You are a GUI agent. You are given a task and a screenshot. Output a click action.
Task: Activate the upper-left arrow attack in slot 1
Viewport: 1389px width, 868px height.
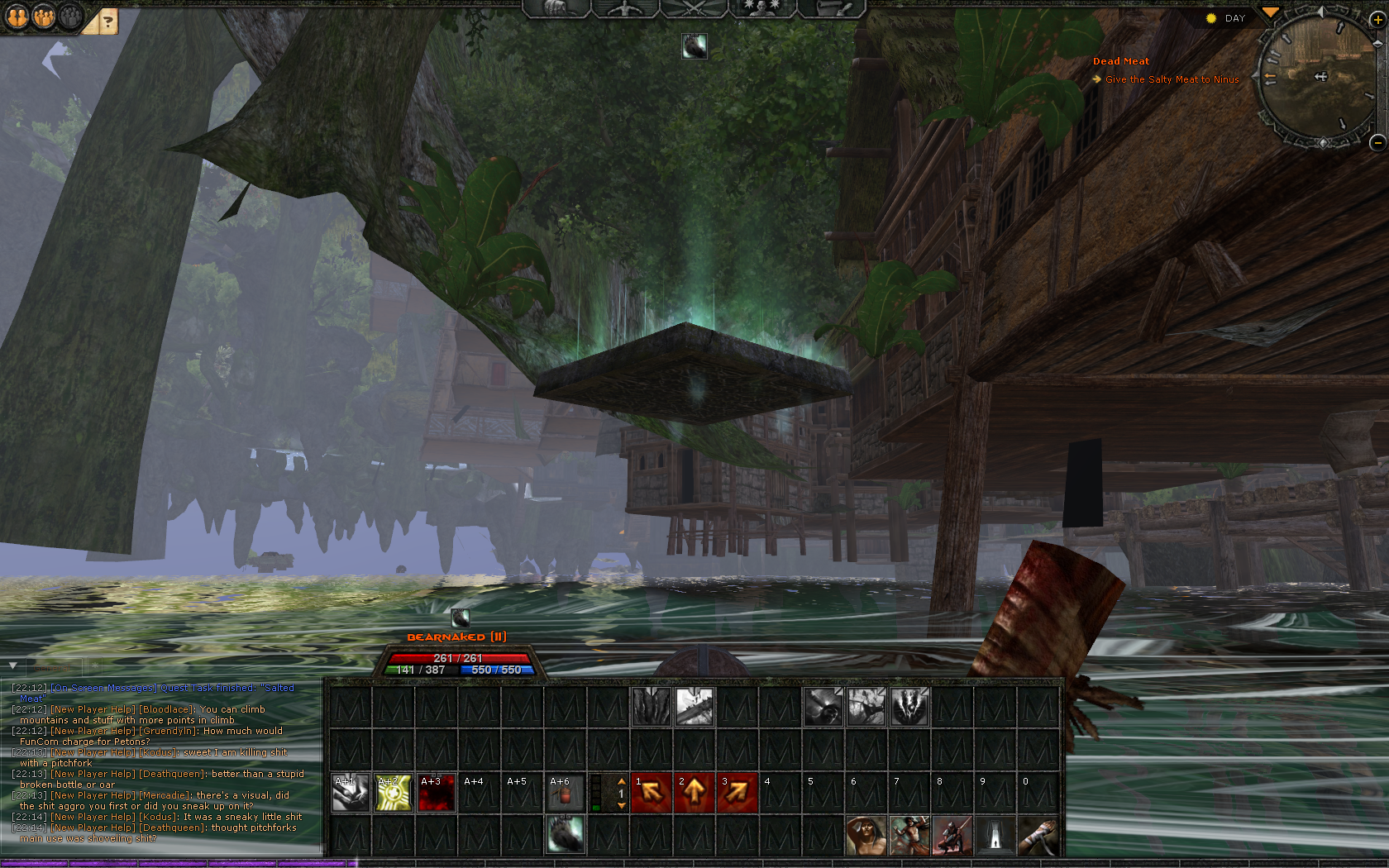coord(652,793)
